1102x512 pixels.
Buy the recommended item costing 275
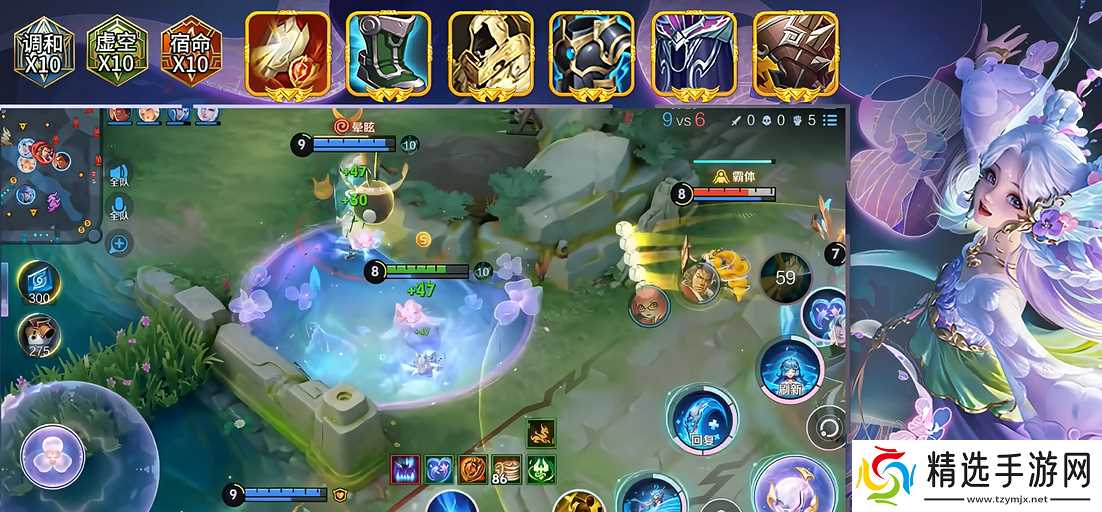[x=40, y=336]
